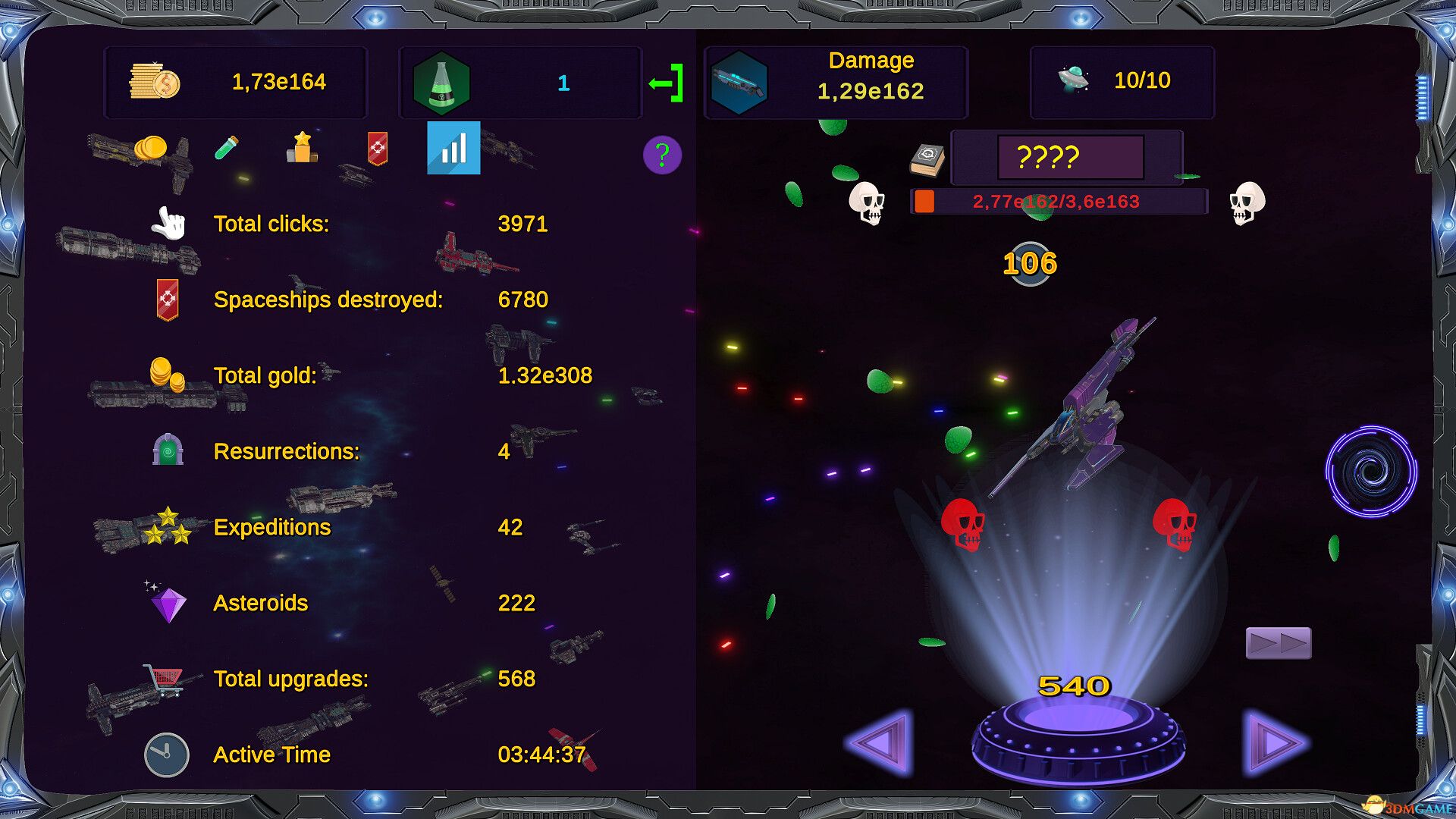Image resolution: width=1456 pixels, height=819 pixels.
Task: Click the UFO counter showing 10/10
Action: pyautogui.click(x=1121, y=81)
